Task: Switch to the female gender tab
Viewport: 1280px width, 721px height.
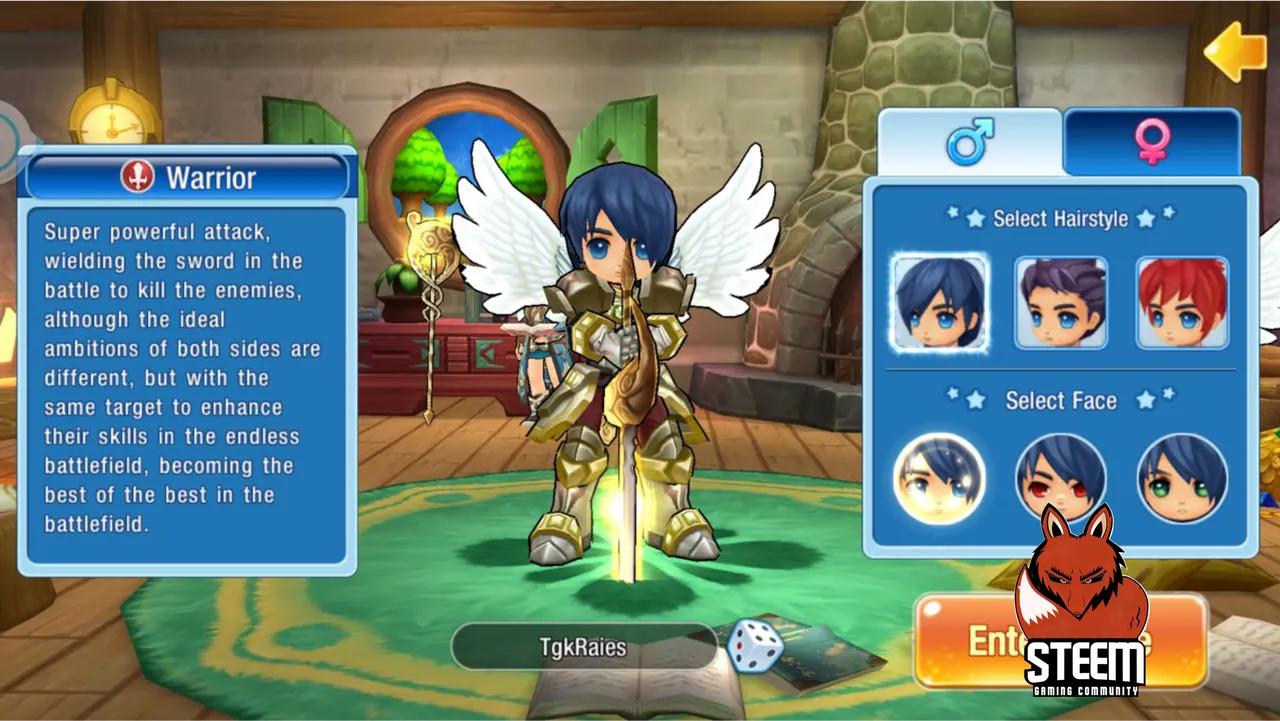Action: click(x=1152, y=142)
